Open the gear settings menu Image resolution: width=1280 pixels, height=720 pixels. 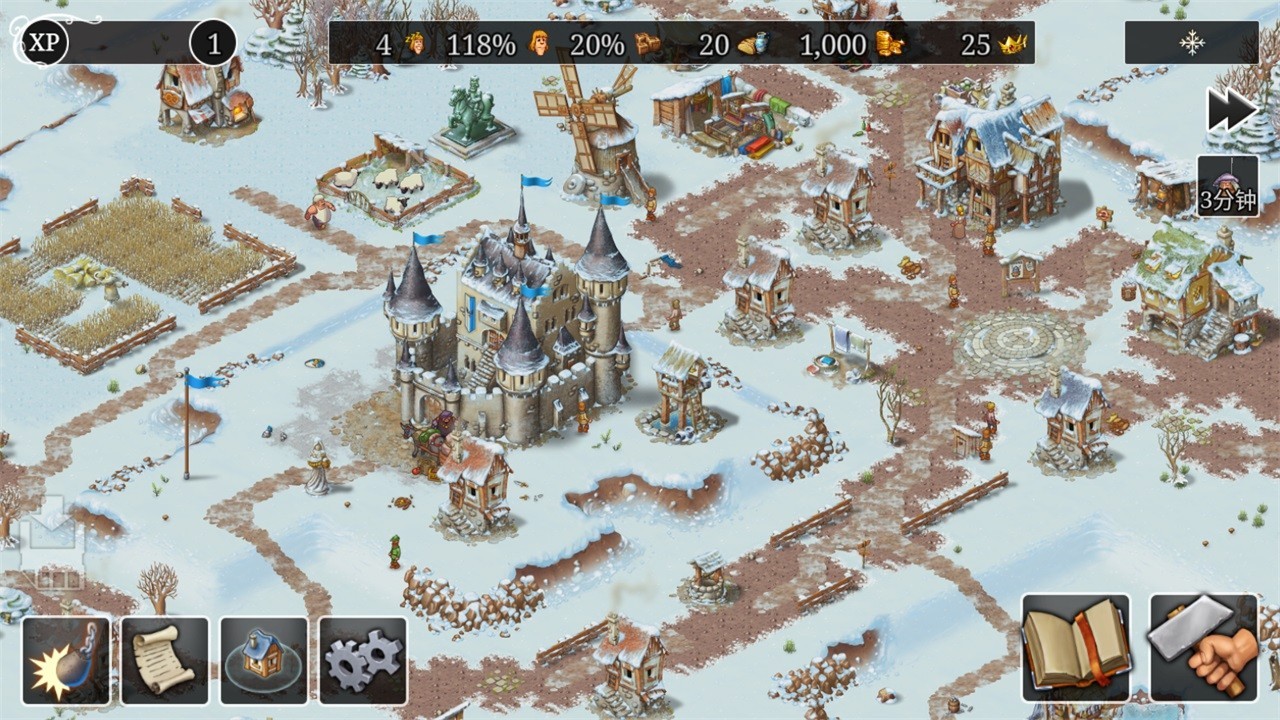click(x=363, y=660)
